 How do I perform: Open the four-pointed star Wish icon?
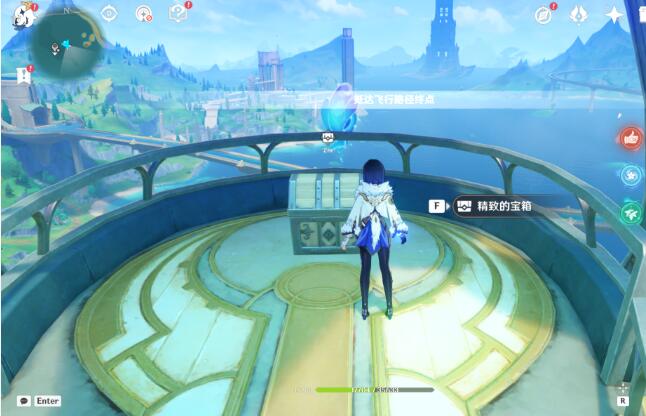coord(613,14)
